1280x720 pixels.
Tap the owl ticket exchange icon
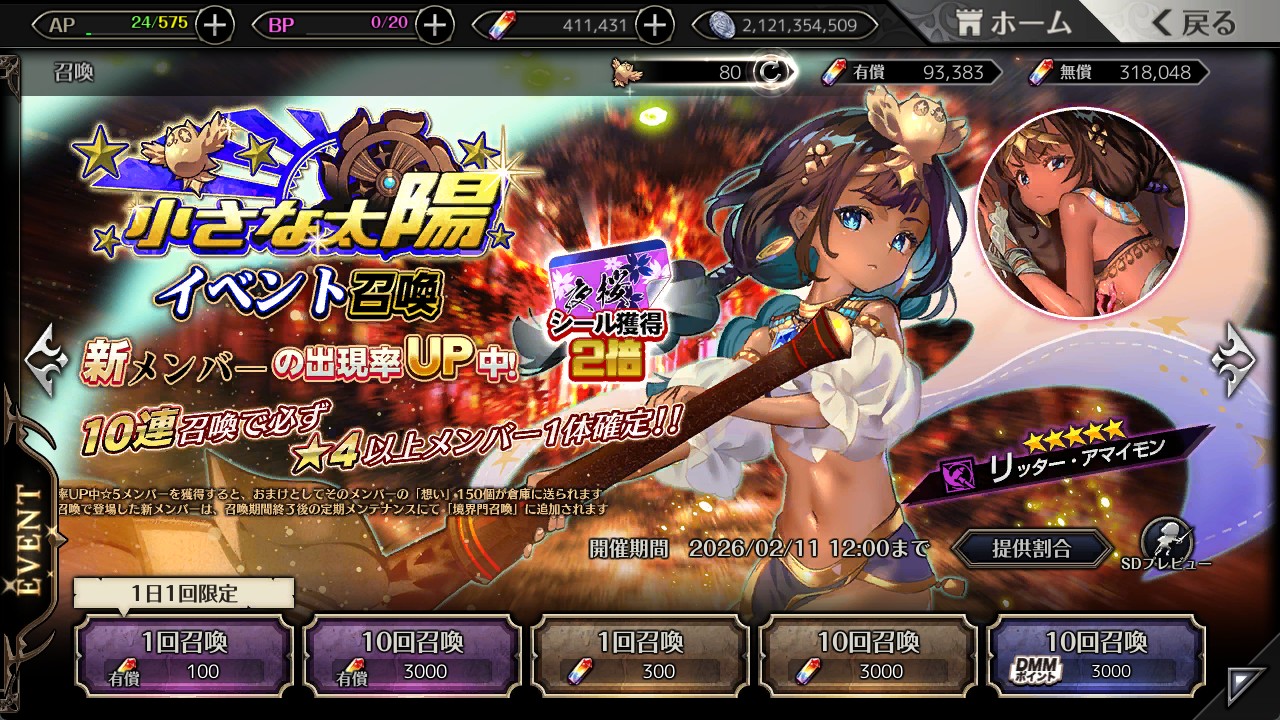(x=769, y=72)
